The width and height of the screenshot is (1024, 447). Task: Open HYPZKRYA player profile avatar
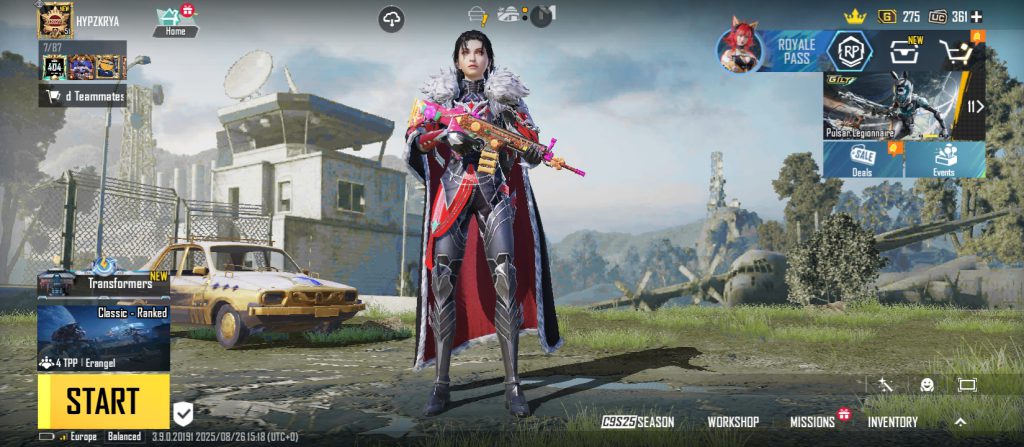(x=55, y=20)
